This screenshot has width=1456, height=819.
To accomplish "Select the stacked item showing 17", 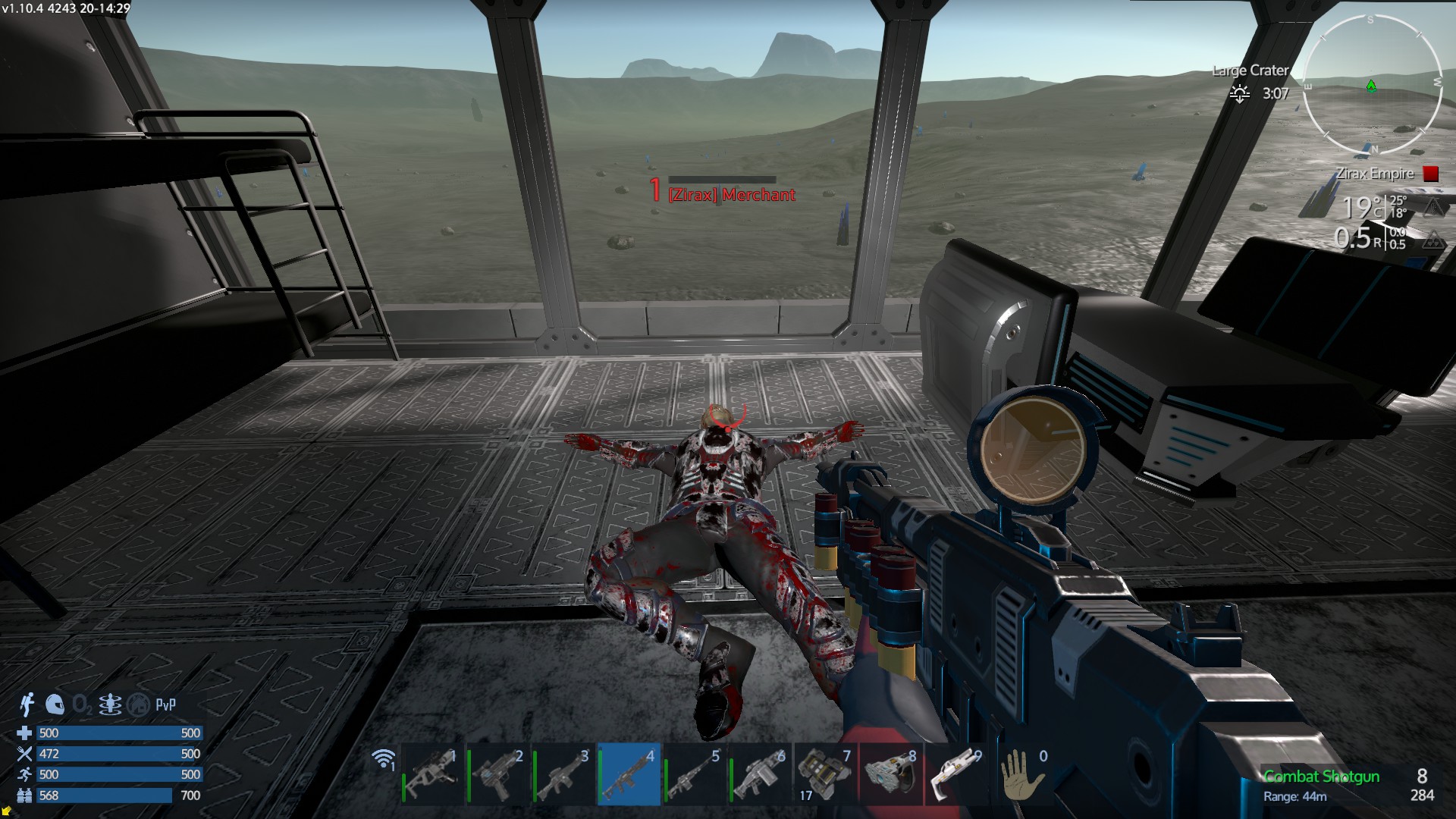I will point(825,775).
